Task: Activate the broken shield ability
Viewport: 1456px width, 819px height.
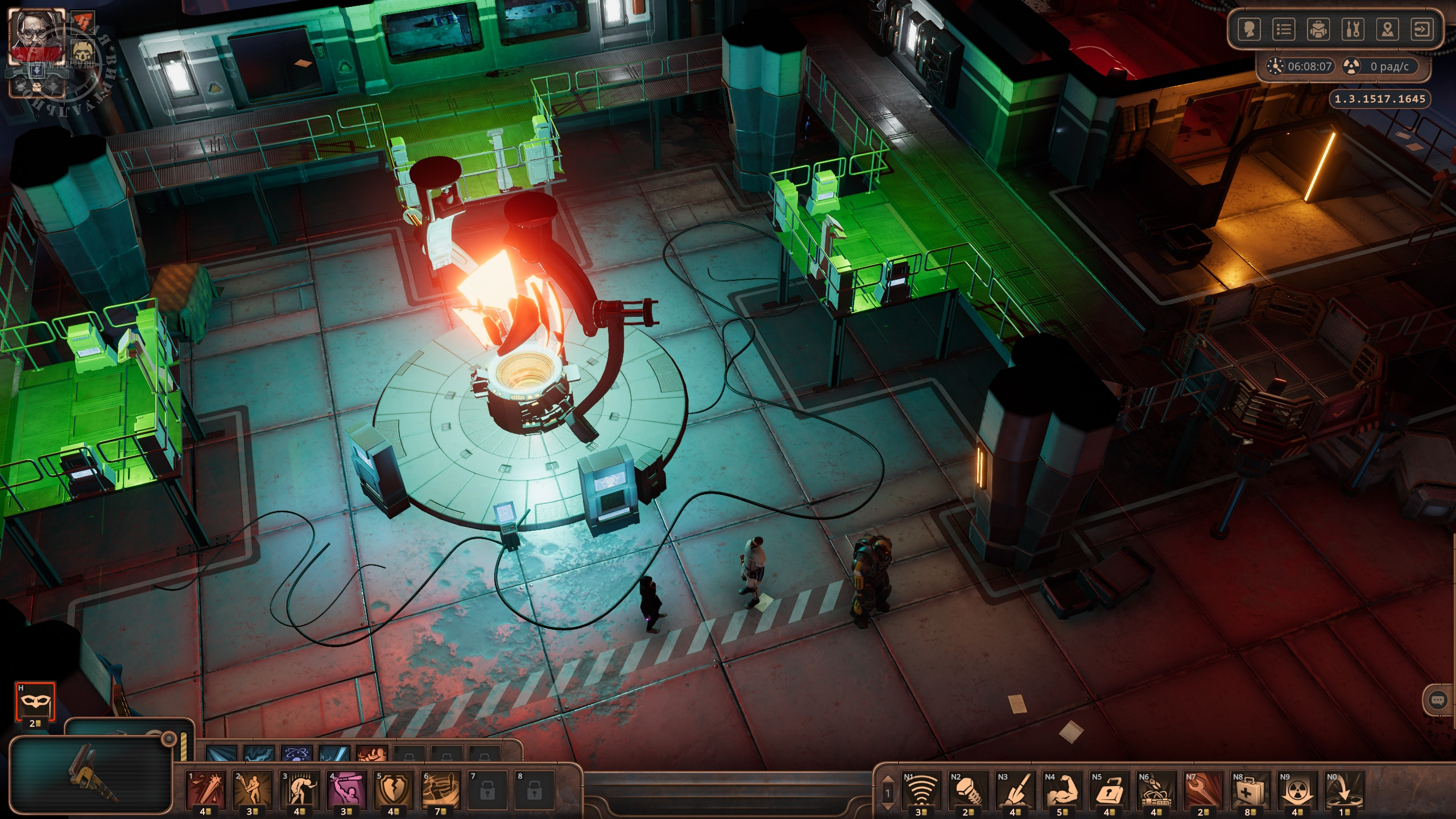Action: click(394, 789)
